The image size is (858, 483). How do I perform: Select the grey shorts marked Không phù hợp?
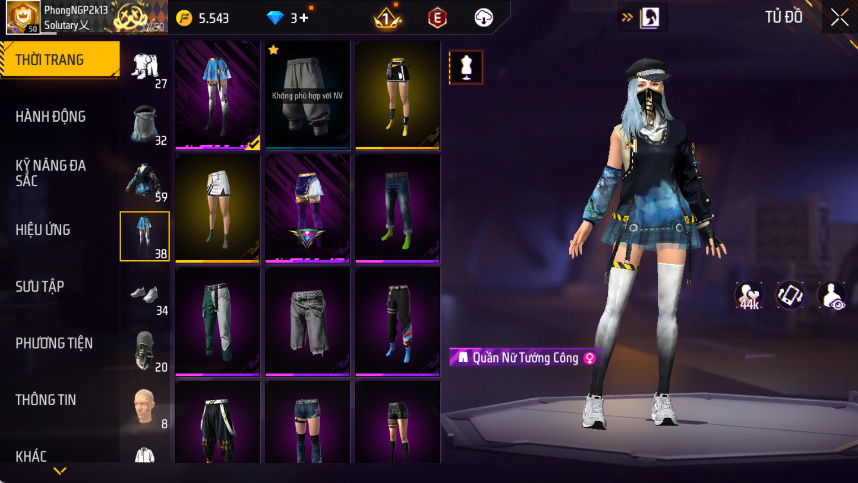pyautogui.click(x=308, y=95)
